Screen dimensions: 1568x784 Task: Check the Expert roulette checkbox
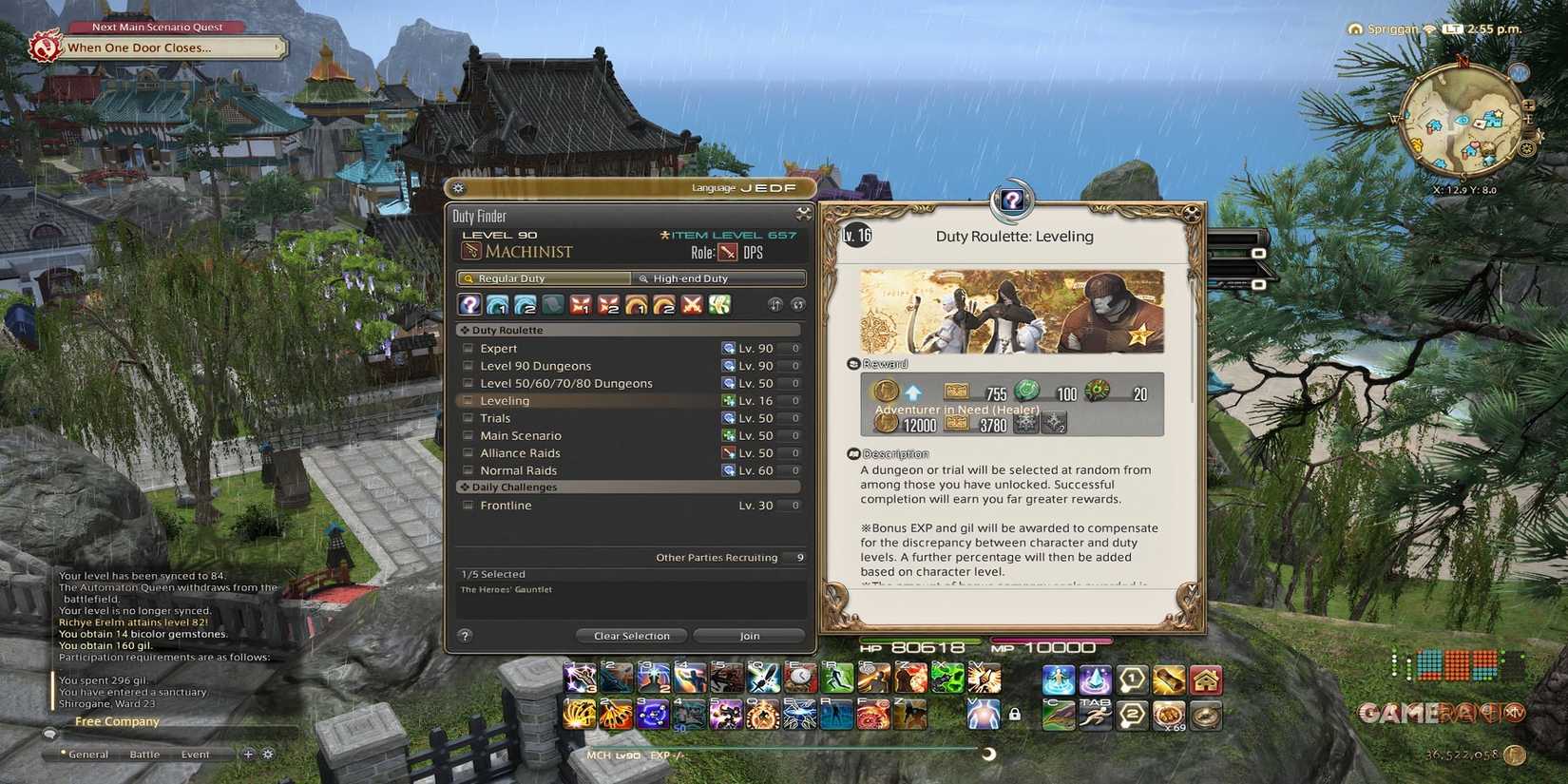coord(468,348)
